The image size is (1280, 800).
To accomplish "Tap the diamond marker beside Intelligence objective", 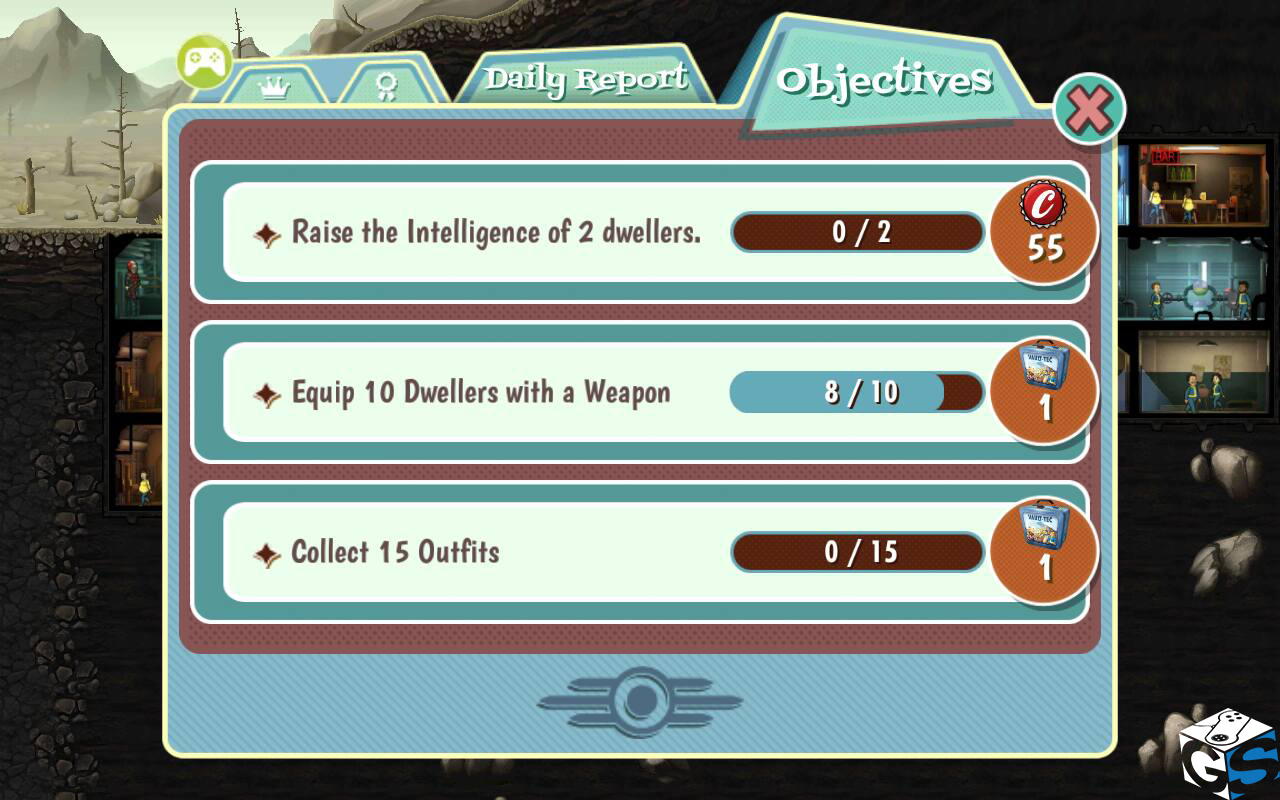I will 267,232.
